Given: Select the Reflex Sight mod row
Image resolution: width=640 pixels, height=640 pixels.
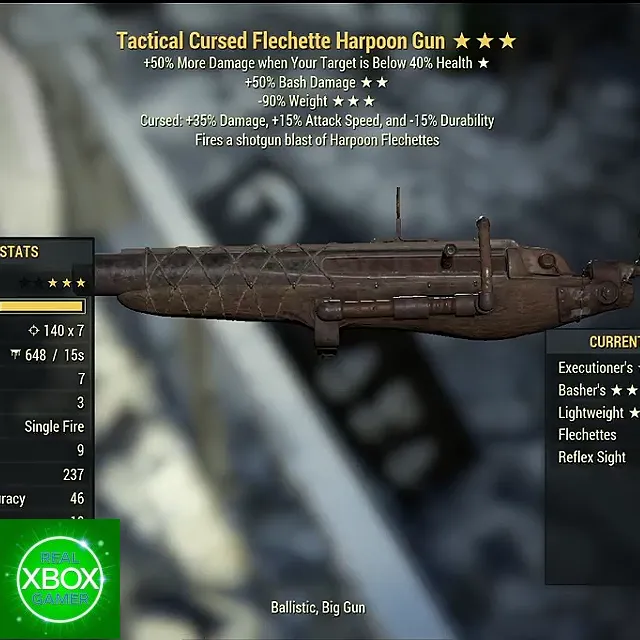Looking at the screenshot, I should coord(592,457).
